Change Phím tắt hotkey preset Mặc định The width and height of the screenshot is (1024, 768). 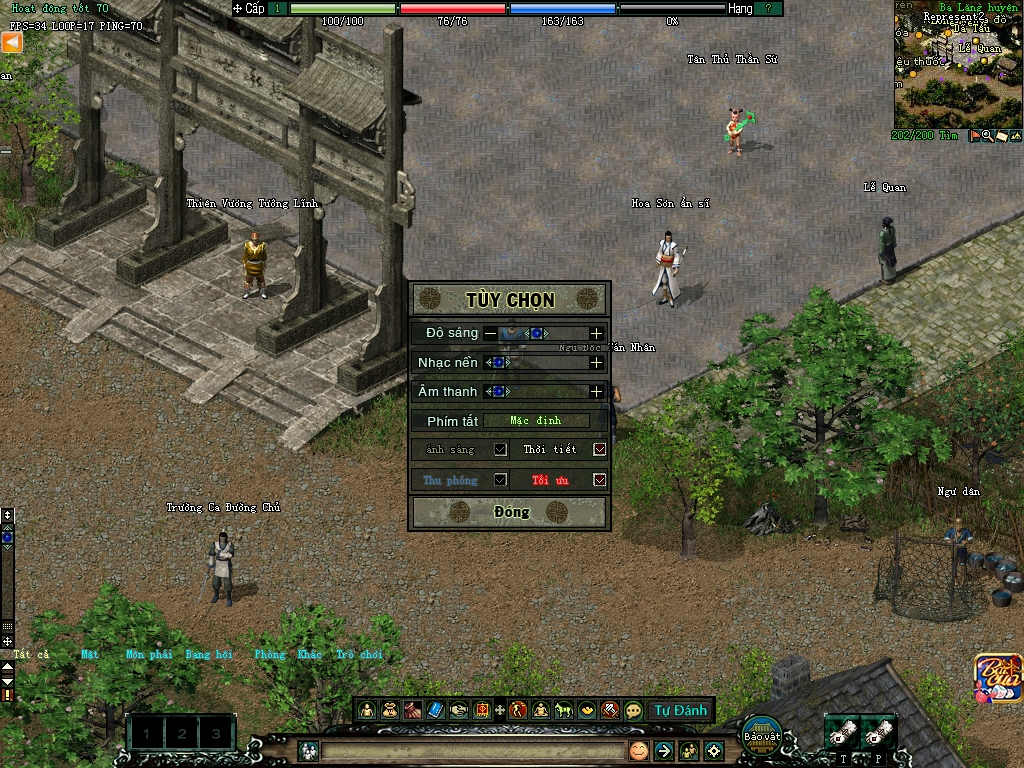point(535,421)
